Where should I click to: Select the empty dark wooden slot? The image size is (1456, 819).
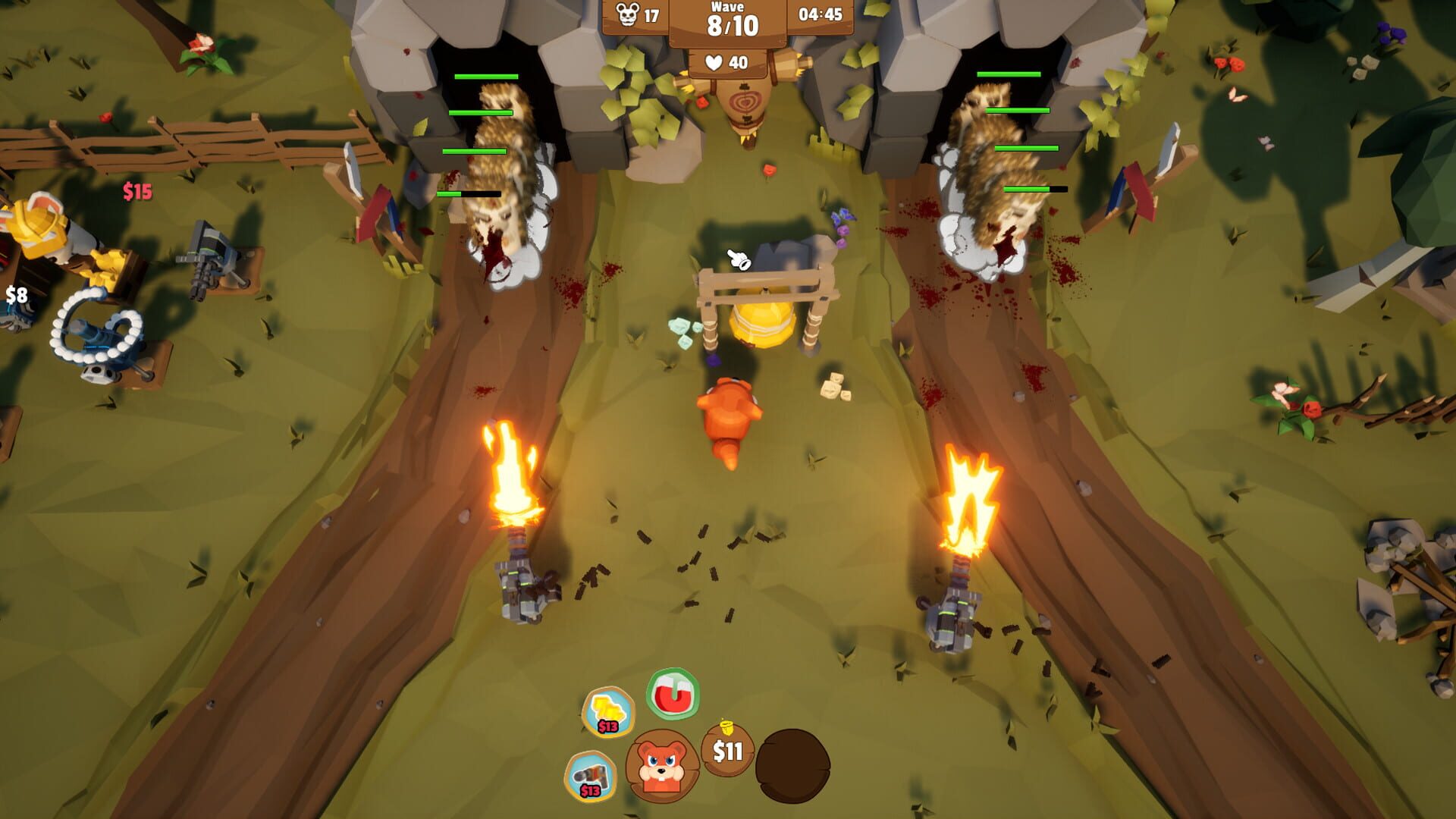tap(792, 766)
